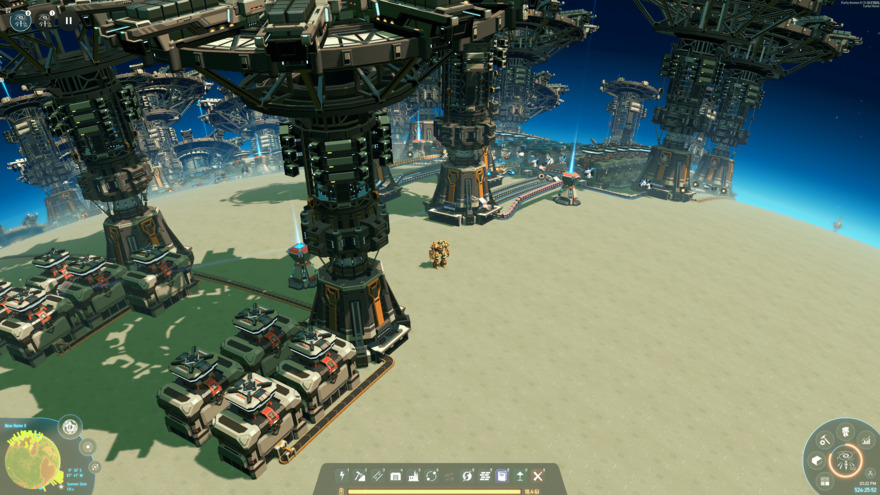Select the upgrade arrow tool
Viewport: 880px width, 495px height.
point(520,476)
